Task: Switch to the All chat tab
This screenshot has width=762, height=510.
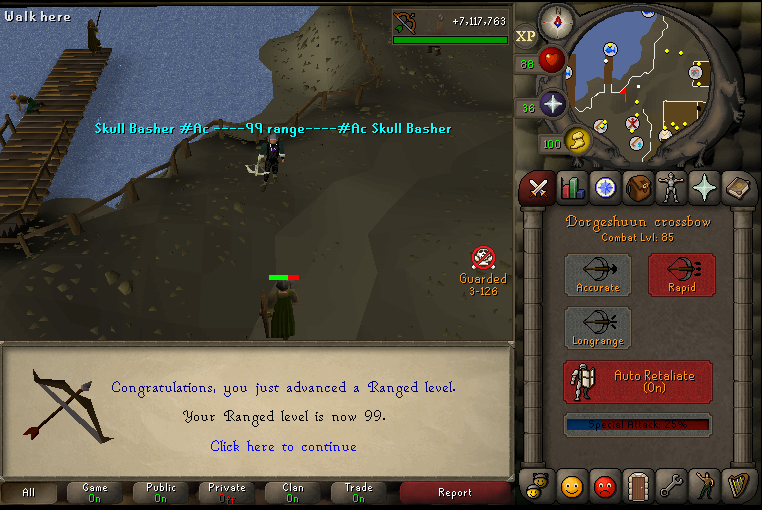Action: (x=28, y=492)
